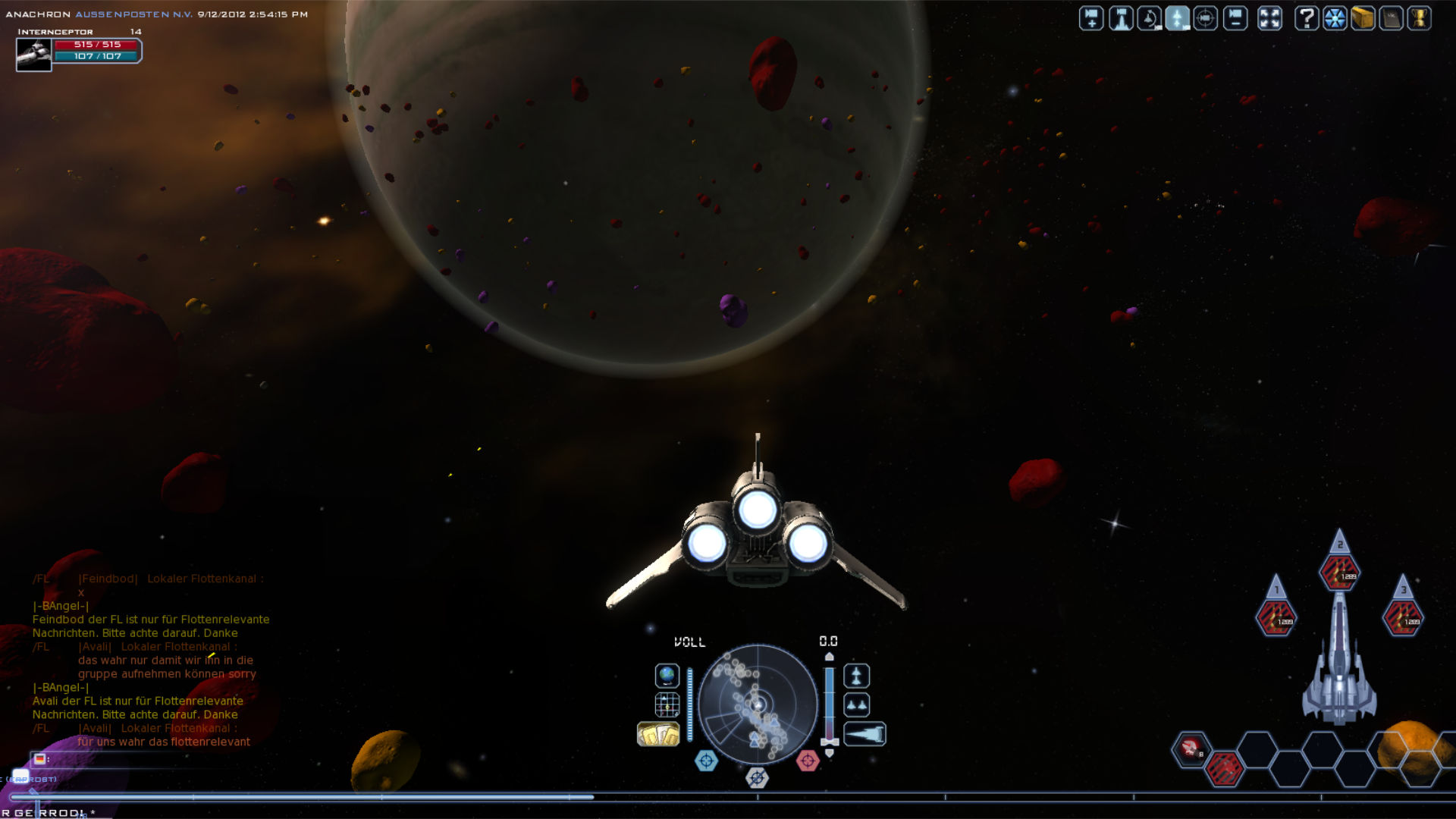Click the camera zoom-in button
The image size is (1456, 819).
tap(1091, 18)
